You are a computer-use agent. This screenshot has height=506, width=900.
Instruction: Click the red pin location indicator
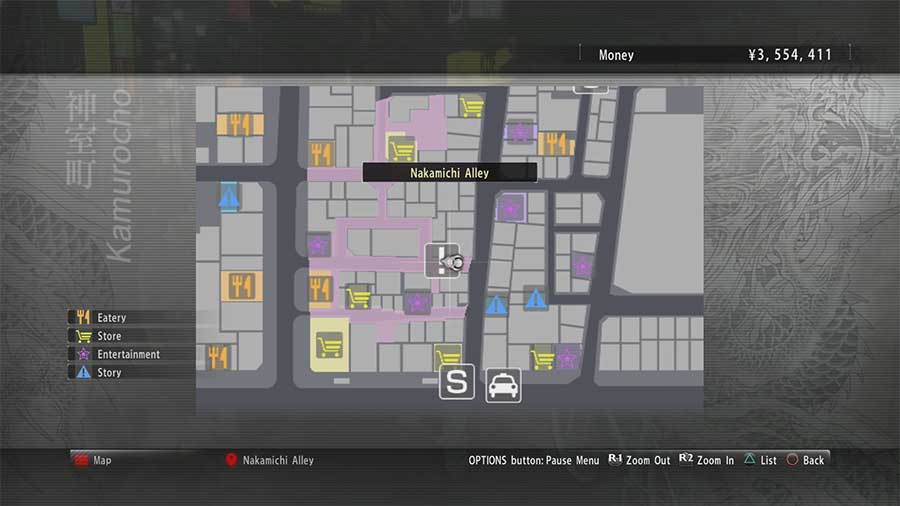tap(231, 460)
